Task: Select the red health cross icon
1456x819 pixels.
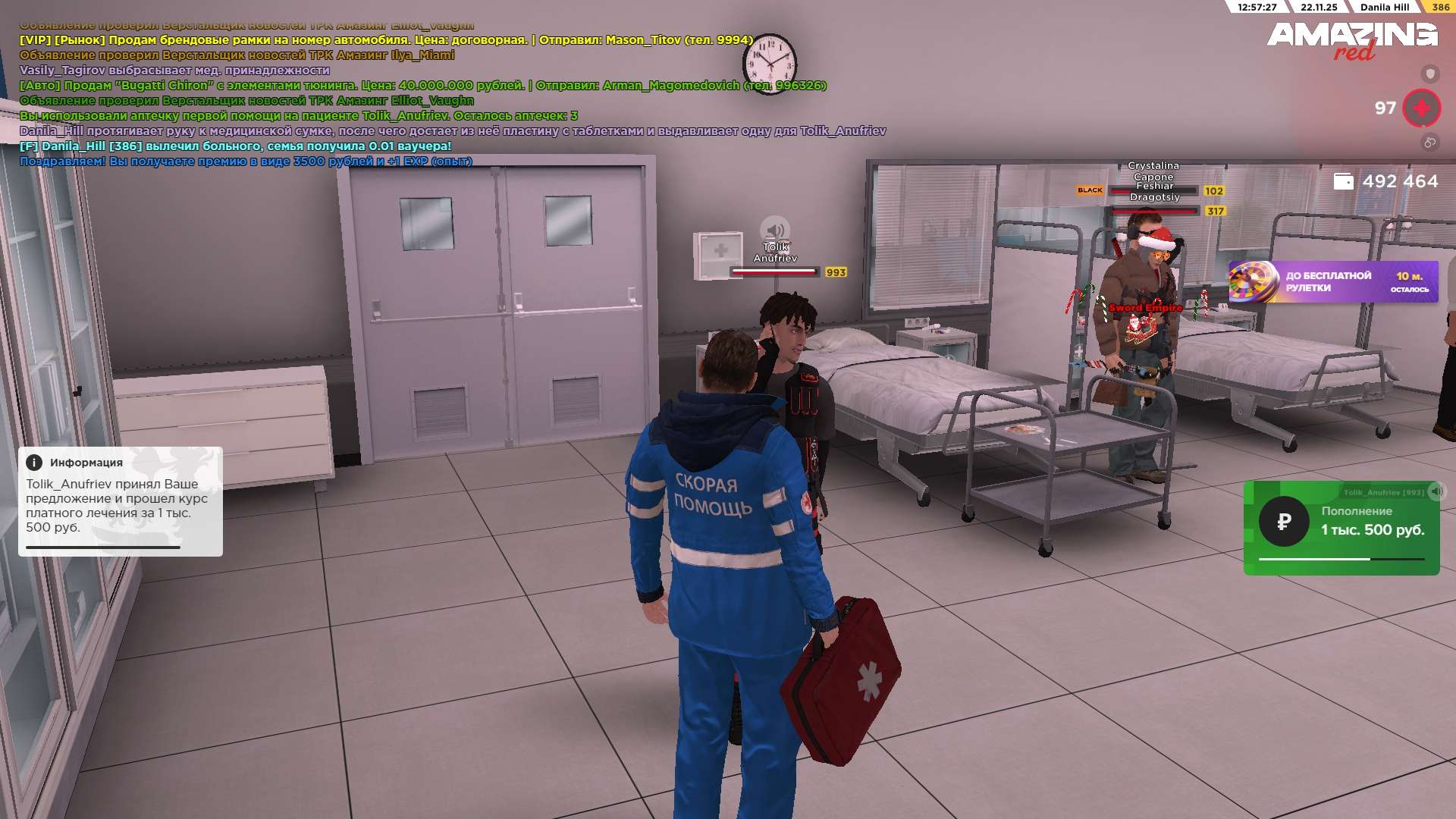Action: (x=1421, y=108)
